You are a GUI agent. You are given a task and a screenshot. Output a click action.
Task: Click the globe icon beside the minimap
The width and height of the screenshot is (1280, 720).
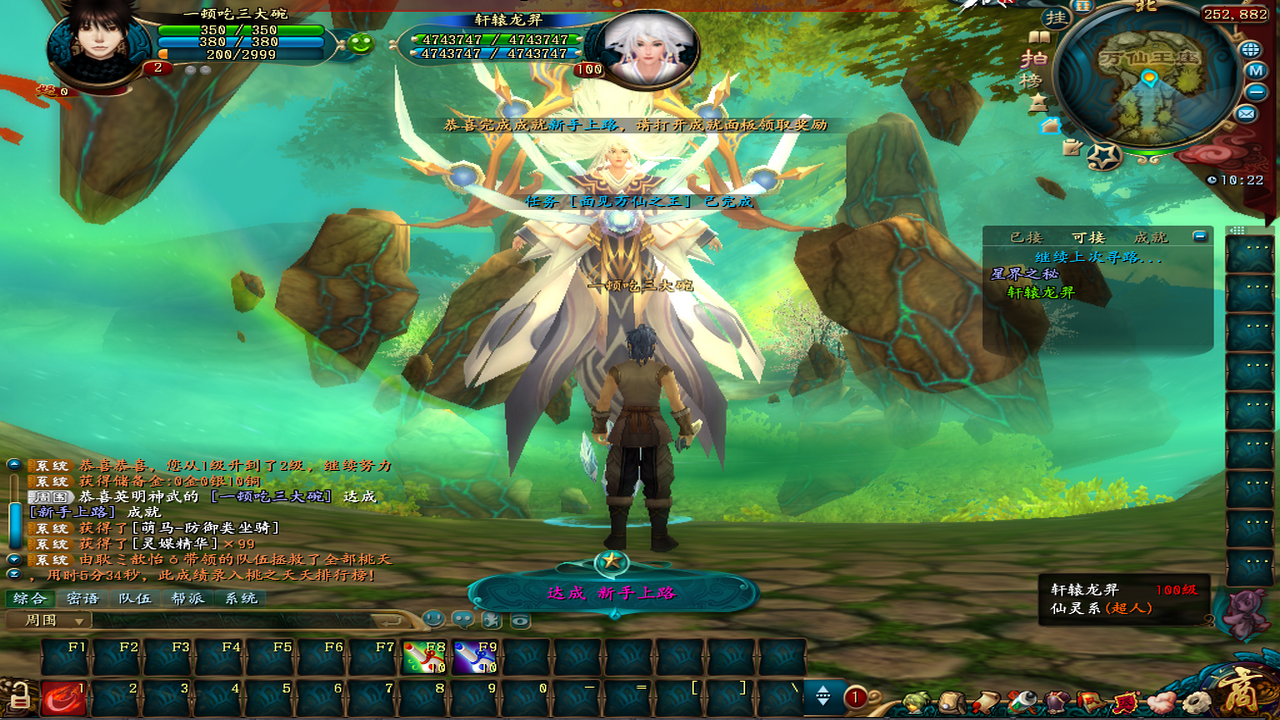click(x=1250, y=49)
